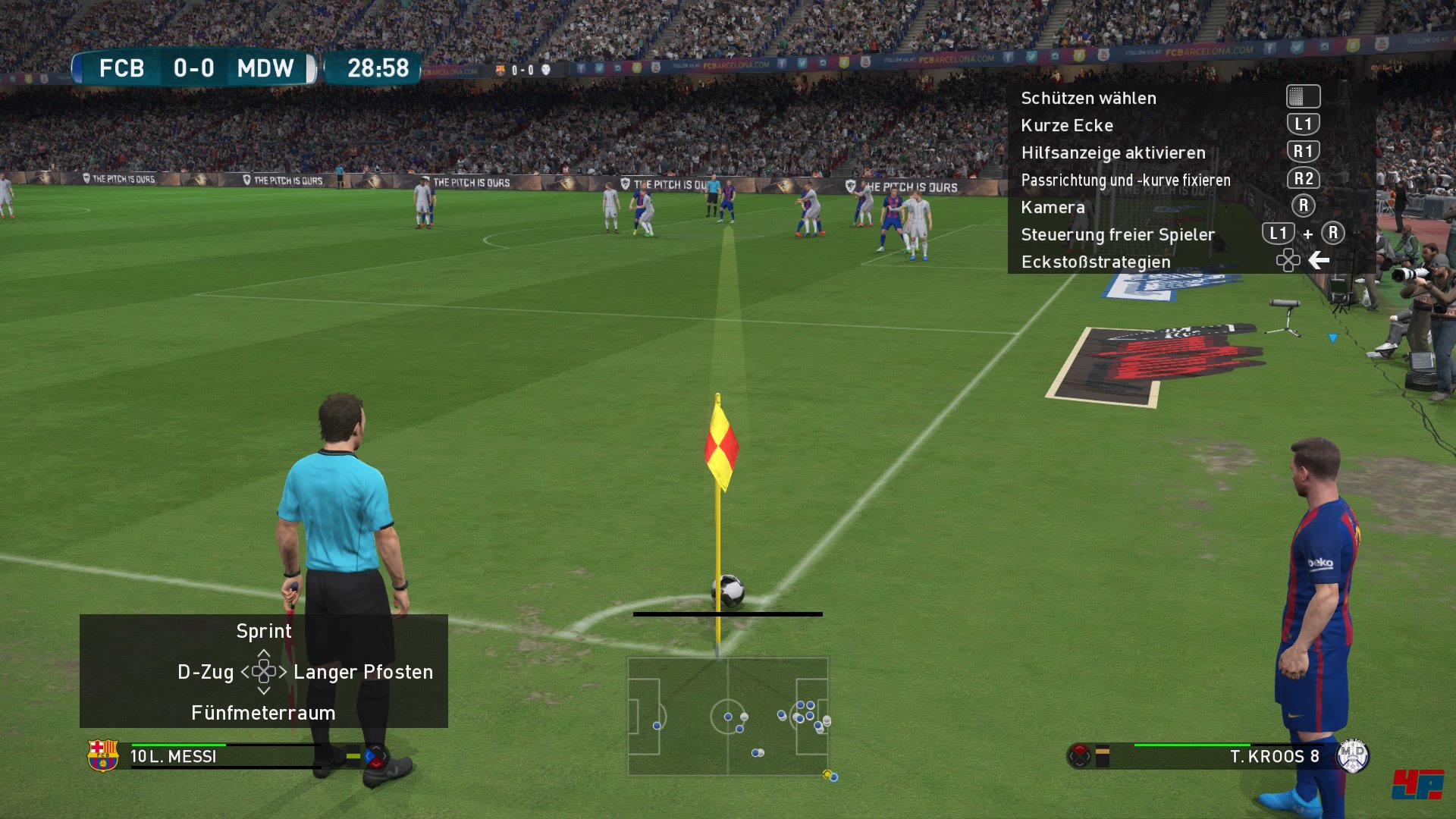Select Passrichtung und -kurve fixieren
Viewport: 1456px width, 819px height.
(1125, 180)
